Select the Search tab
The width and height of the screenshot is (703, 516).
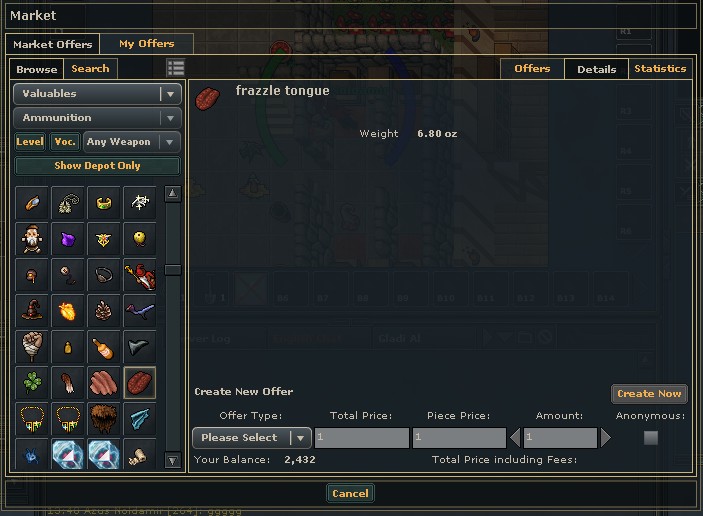click(90, 69)
